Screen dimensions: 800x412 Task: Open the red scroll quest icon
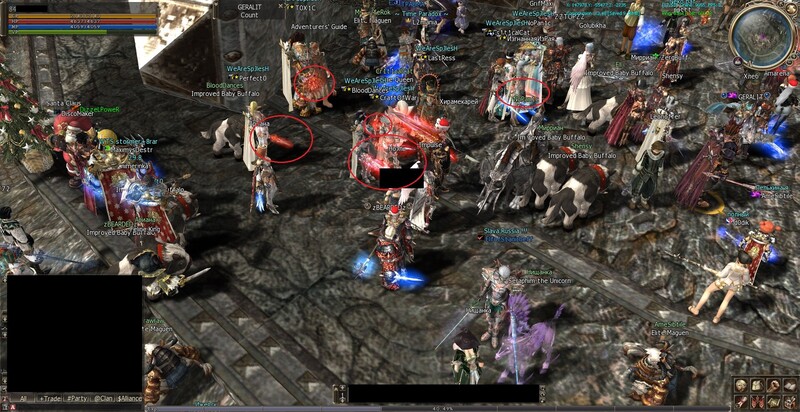(740, 400)
